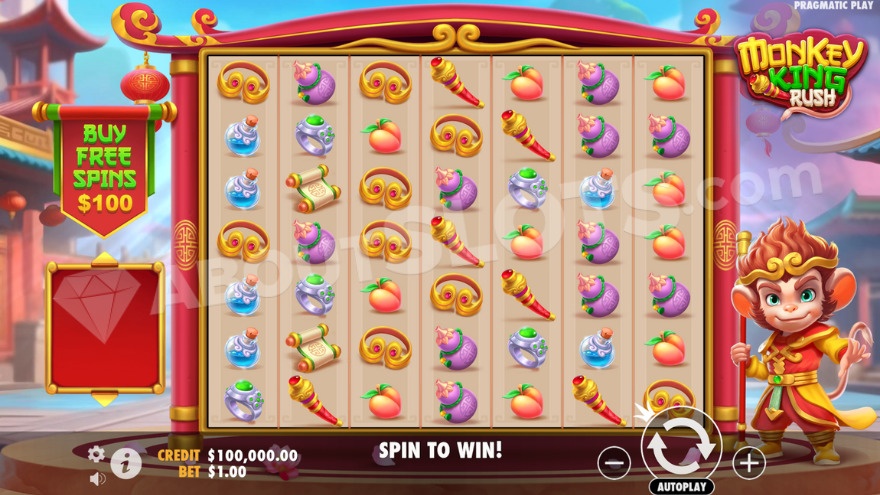Open the Autoplay options
The image size is (880, 495).
coord(681,486)
